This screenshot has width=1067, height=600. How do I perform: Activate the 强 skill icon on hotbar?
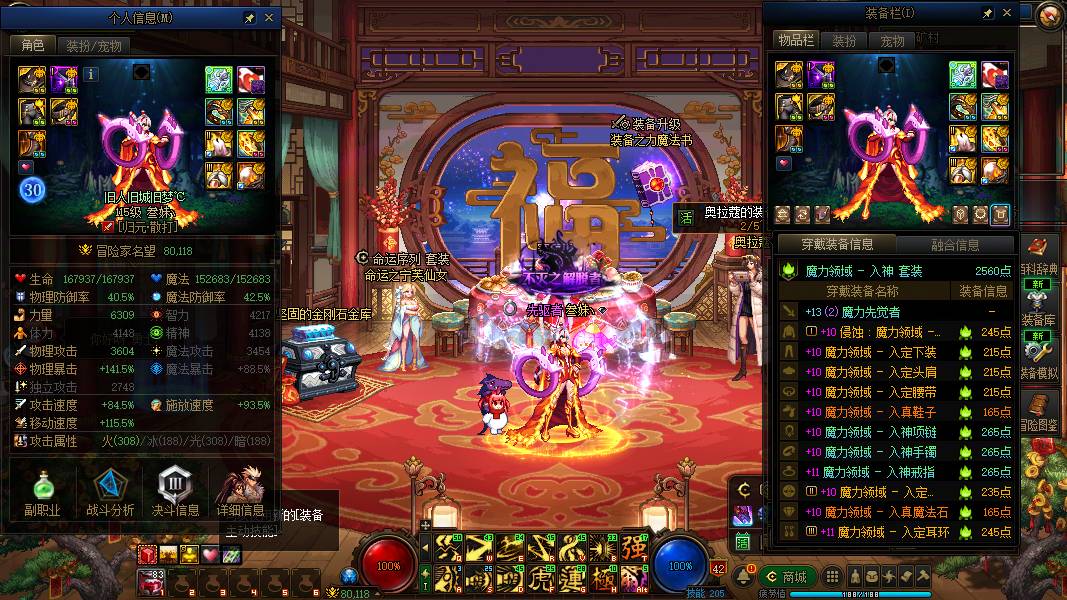click(633, 547)
